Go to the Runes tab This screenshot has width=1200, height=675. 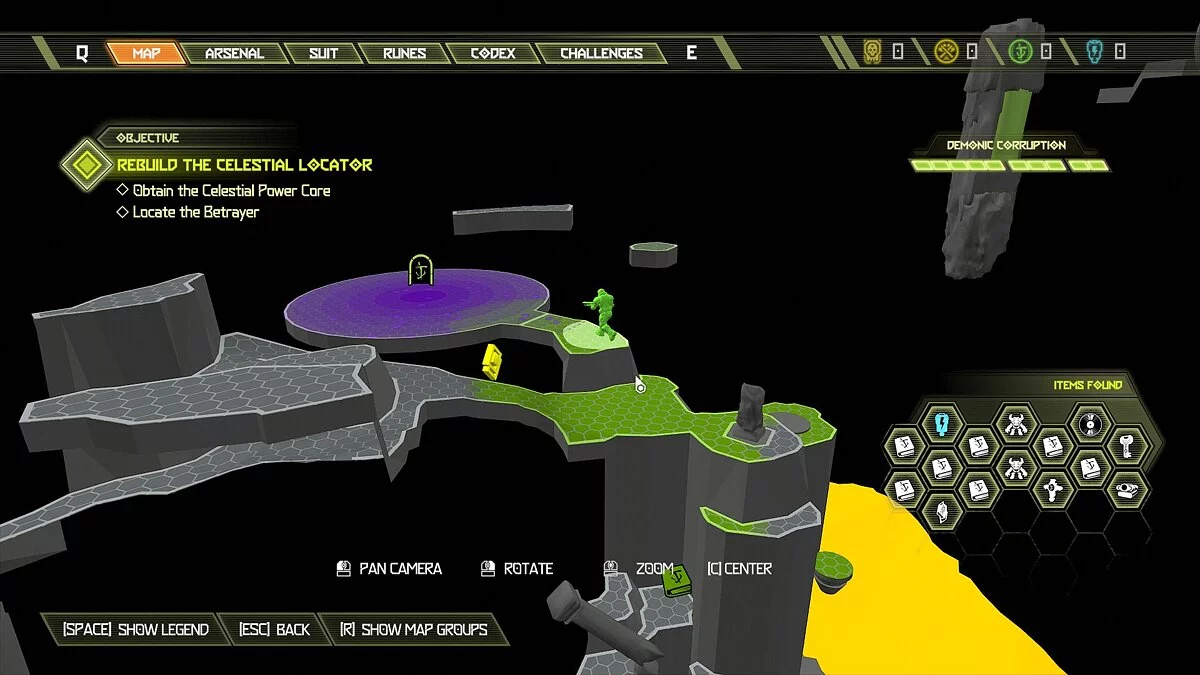tap(404, 53)
